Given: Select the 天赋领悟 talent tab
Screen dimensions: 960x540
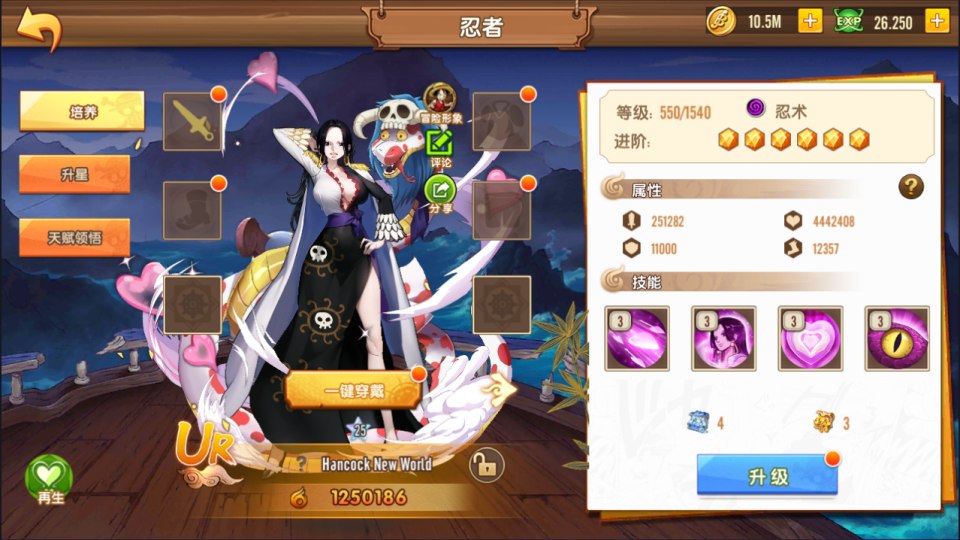Looking at the screenshot, I should [x=75, y=238].
